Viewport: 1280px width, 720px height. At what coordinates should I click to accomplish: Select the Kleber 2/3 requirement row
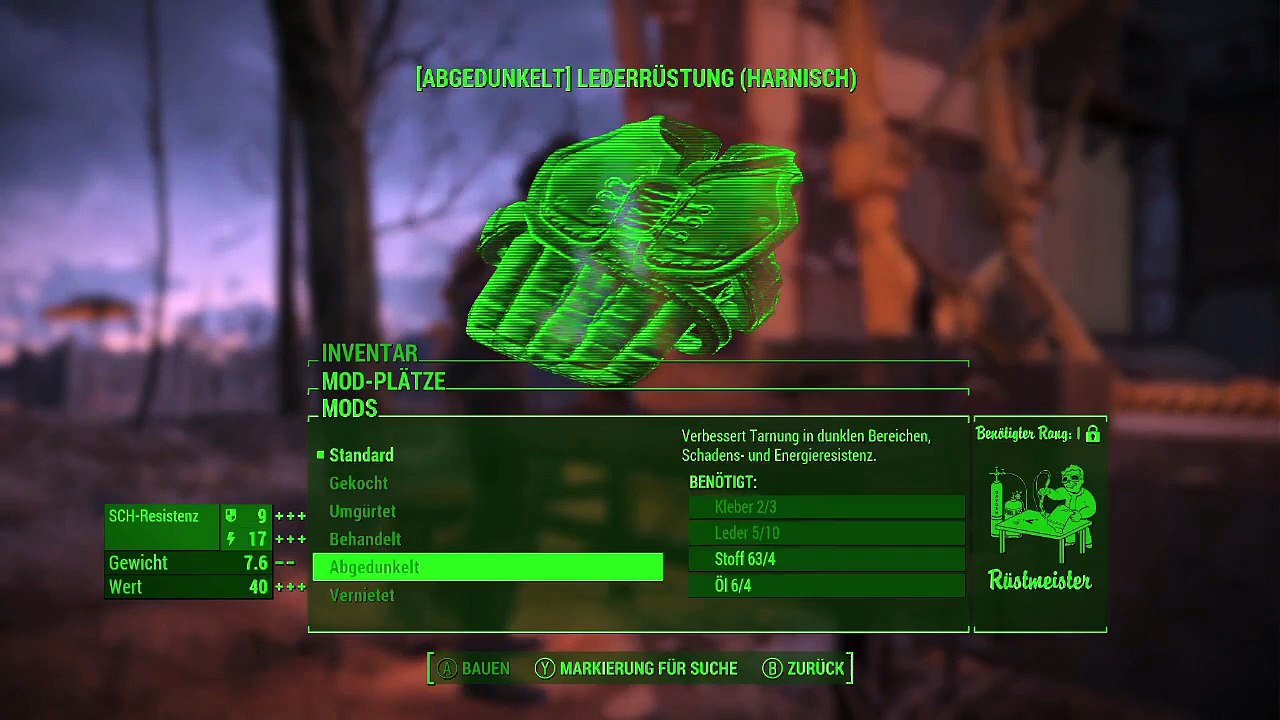(x=826, y=507)
